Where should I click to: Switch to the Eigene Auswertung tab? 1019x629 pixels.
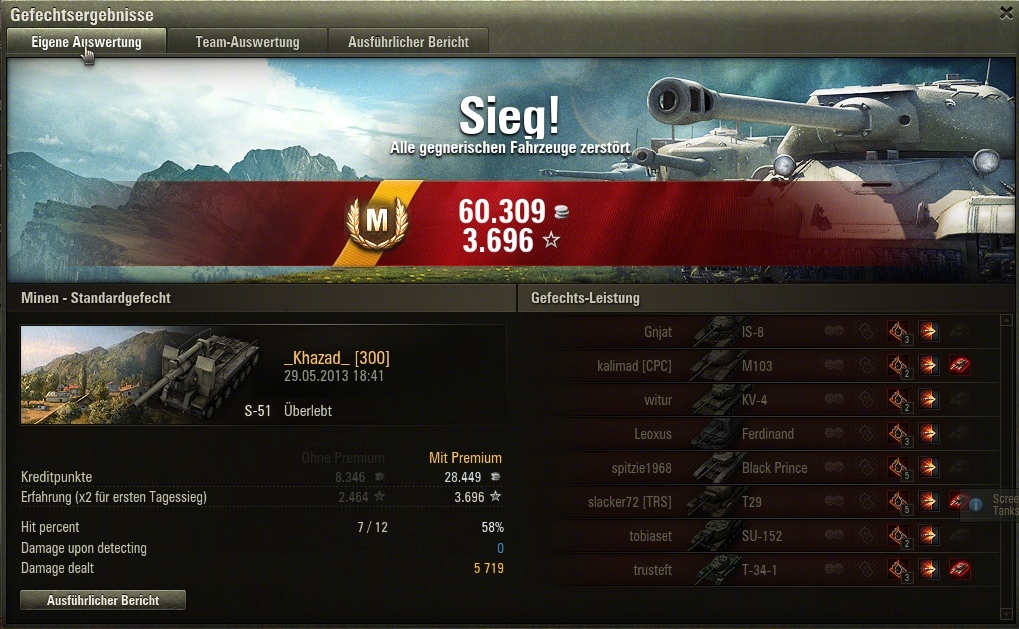[x=86, y=42]
